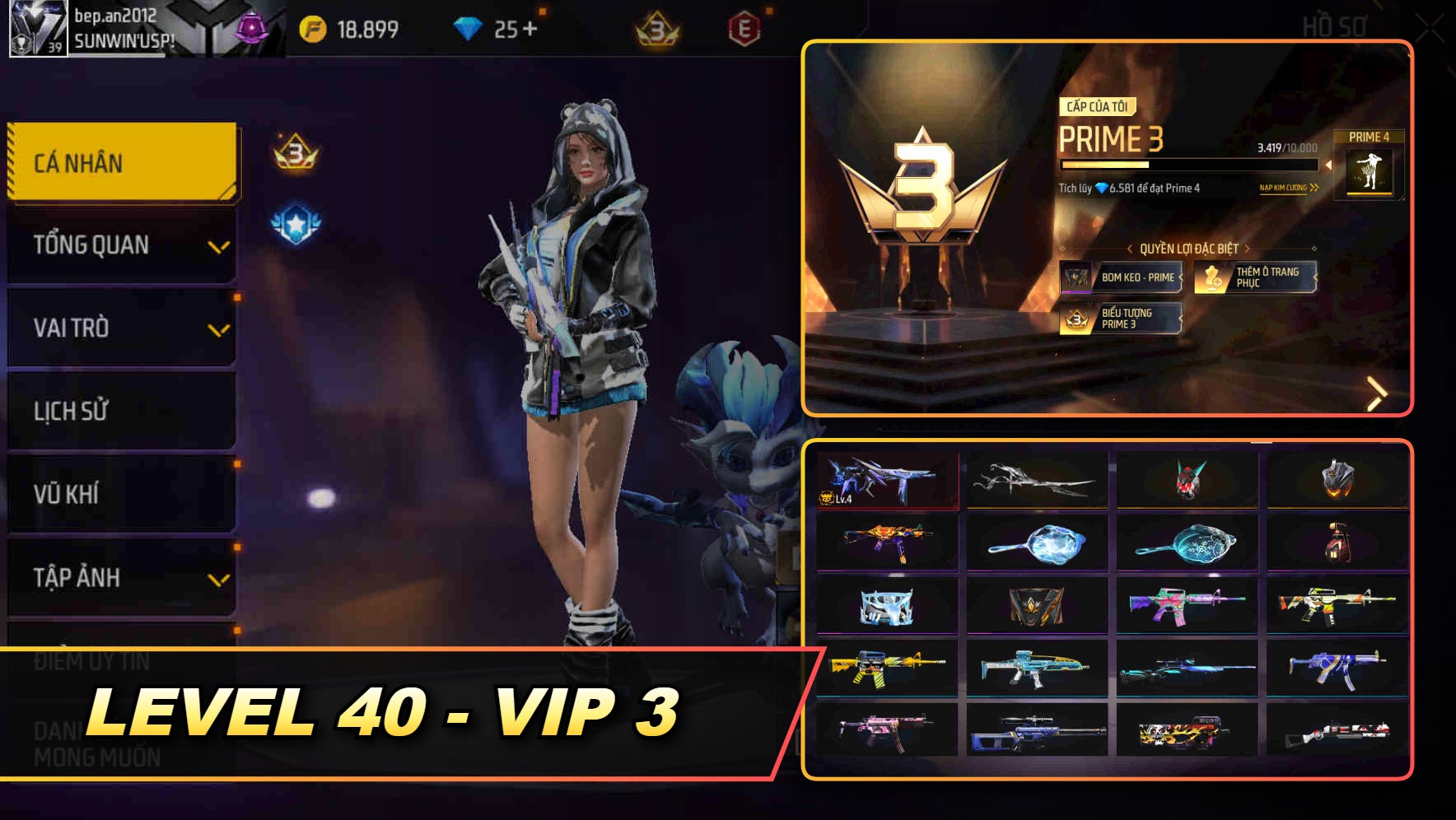The image size is (1456, 820).
Task: Open the E-badge event icon
Action: (x=745, y=26)
